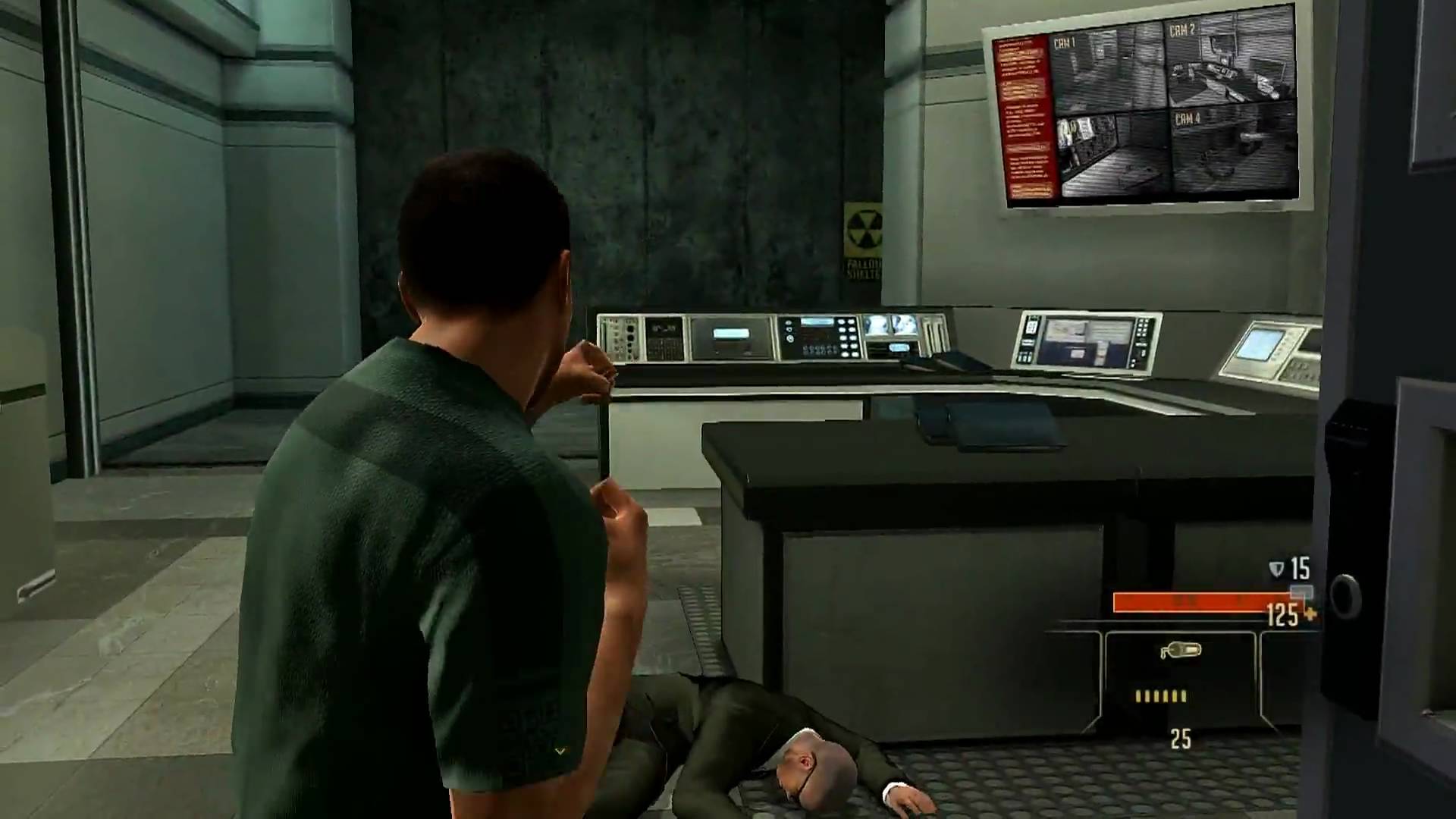Select the equipped weapon icon in the HUD

(x=1180, y=651)
